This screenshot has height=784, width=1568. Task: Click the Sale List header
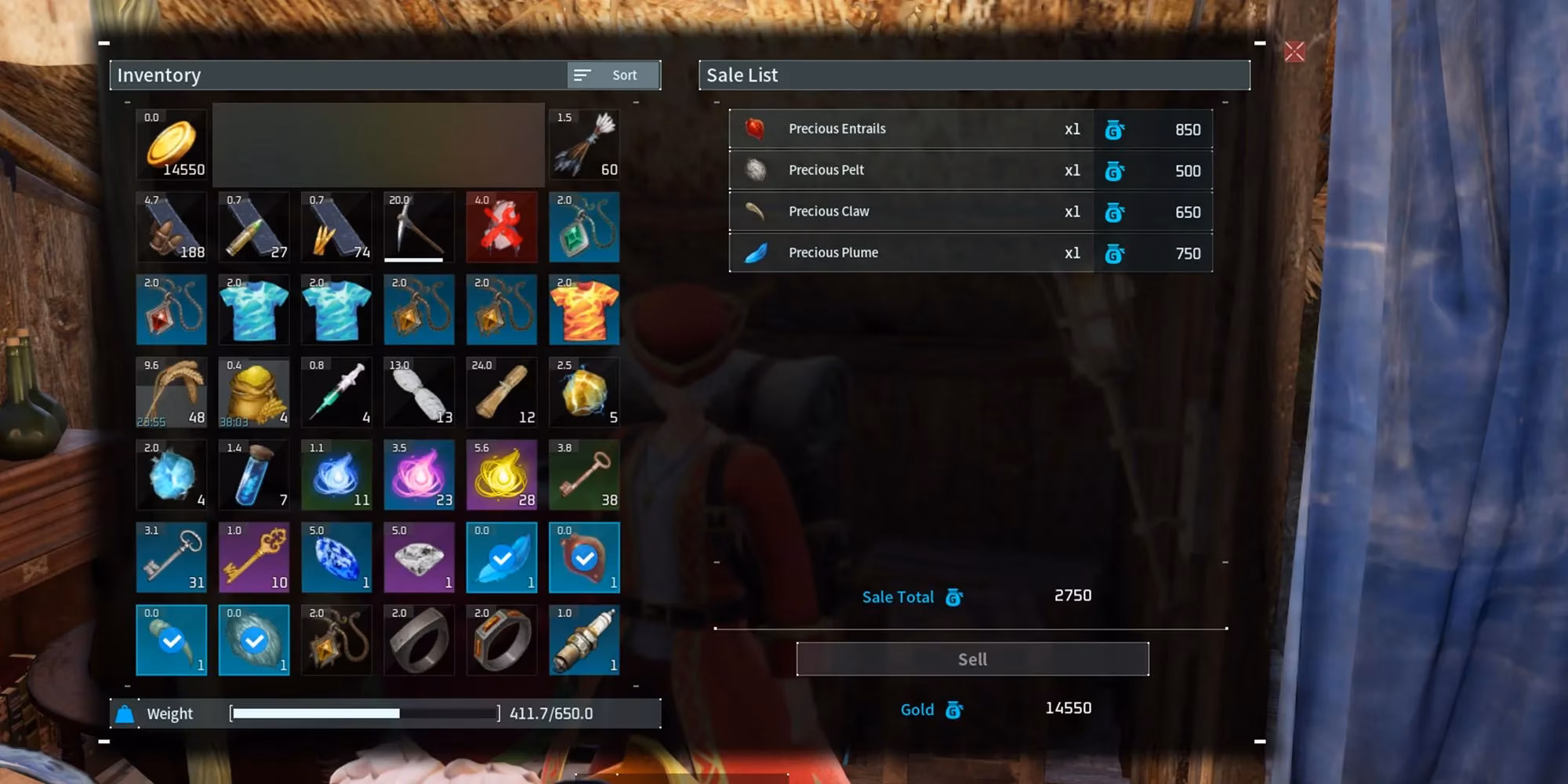click(x=742, y=75)
